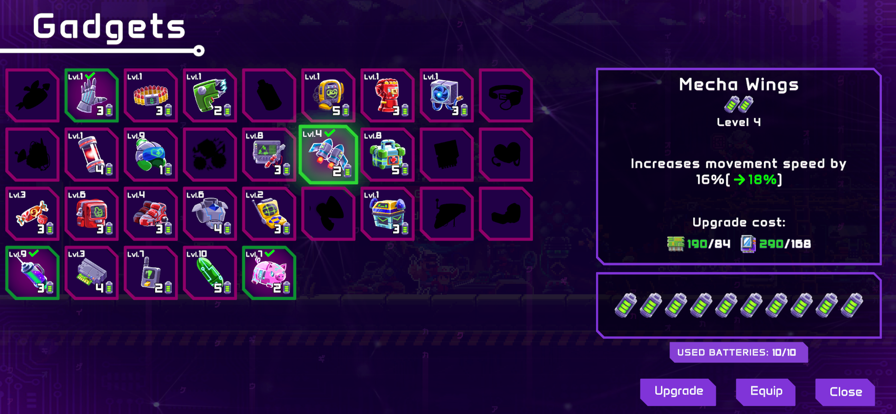Close the Gadgets screen

845,392
